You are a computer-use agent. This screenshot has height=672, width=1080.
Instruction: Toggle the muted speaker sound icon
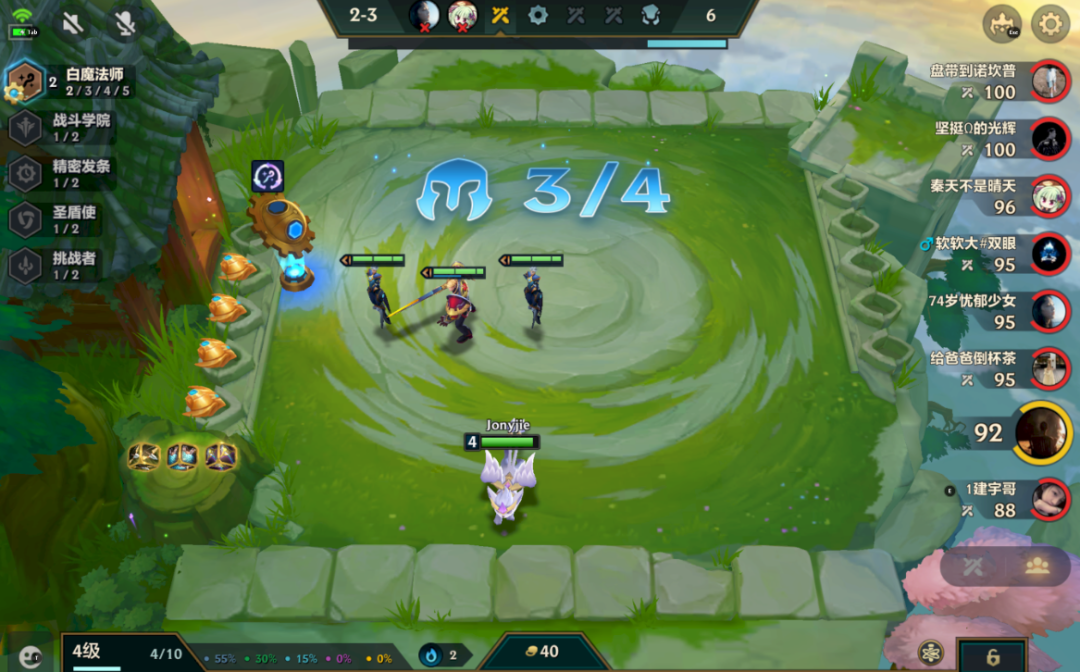tap(72, 23)
